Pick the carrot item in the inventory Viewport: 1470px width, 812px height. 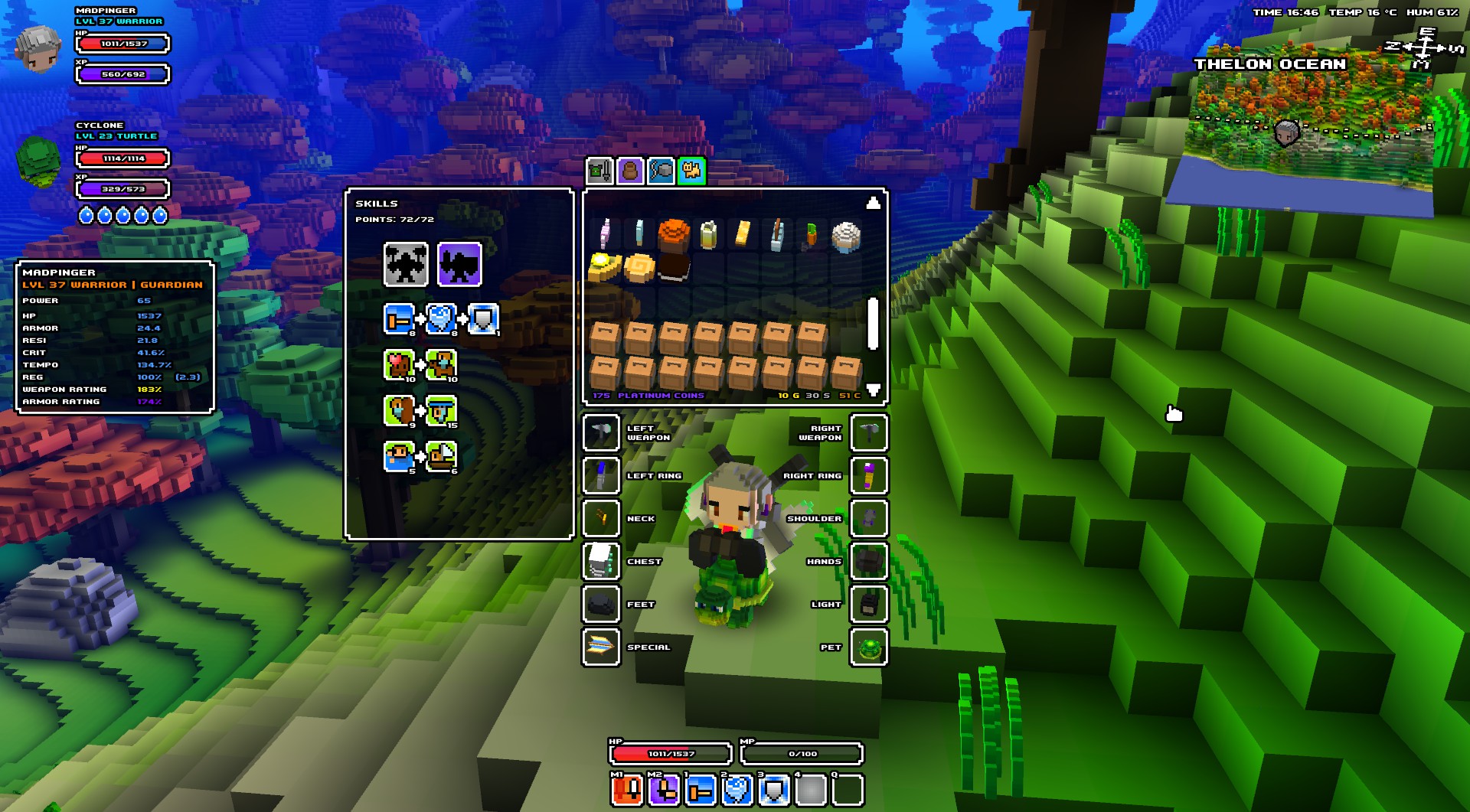click(812, 234)
